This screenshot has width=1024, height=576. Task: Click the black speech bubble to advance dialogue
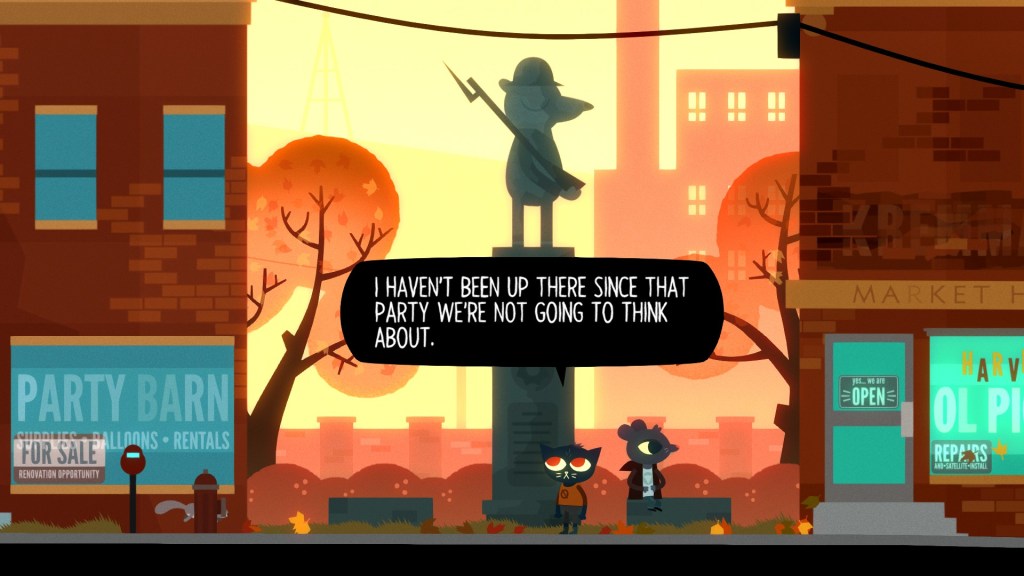[x=532, y=312]
